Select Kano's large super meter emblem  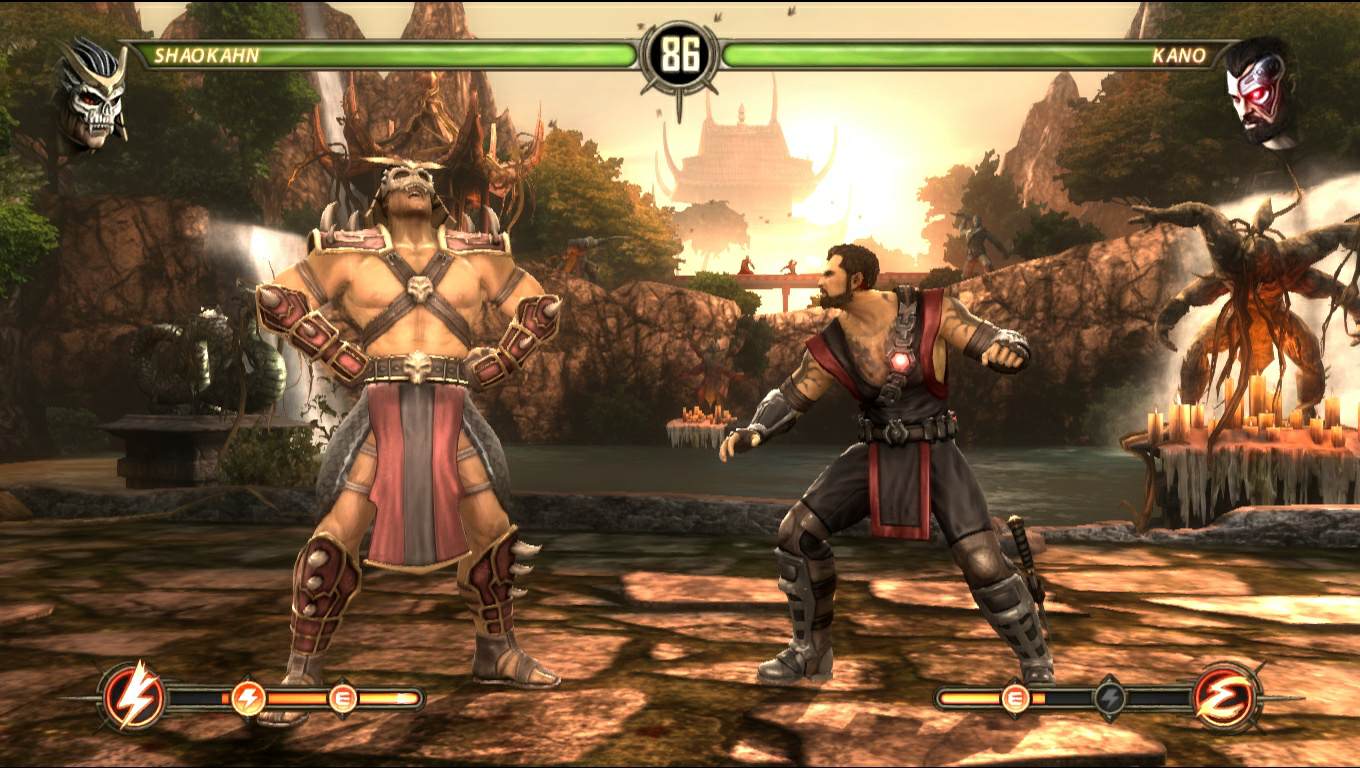coord(1227,696)
